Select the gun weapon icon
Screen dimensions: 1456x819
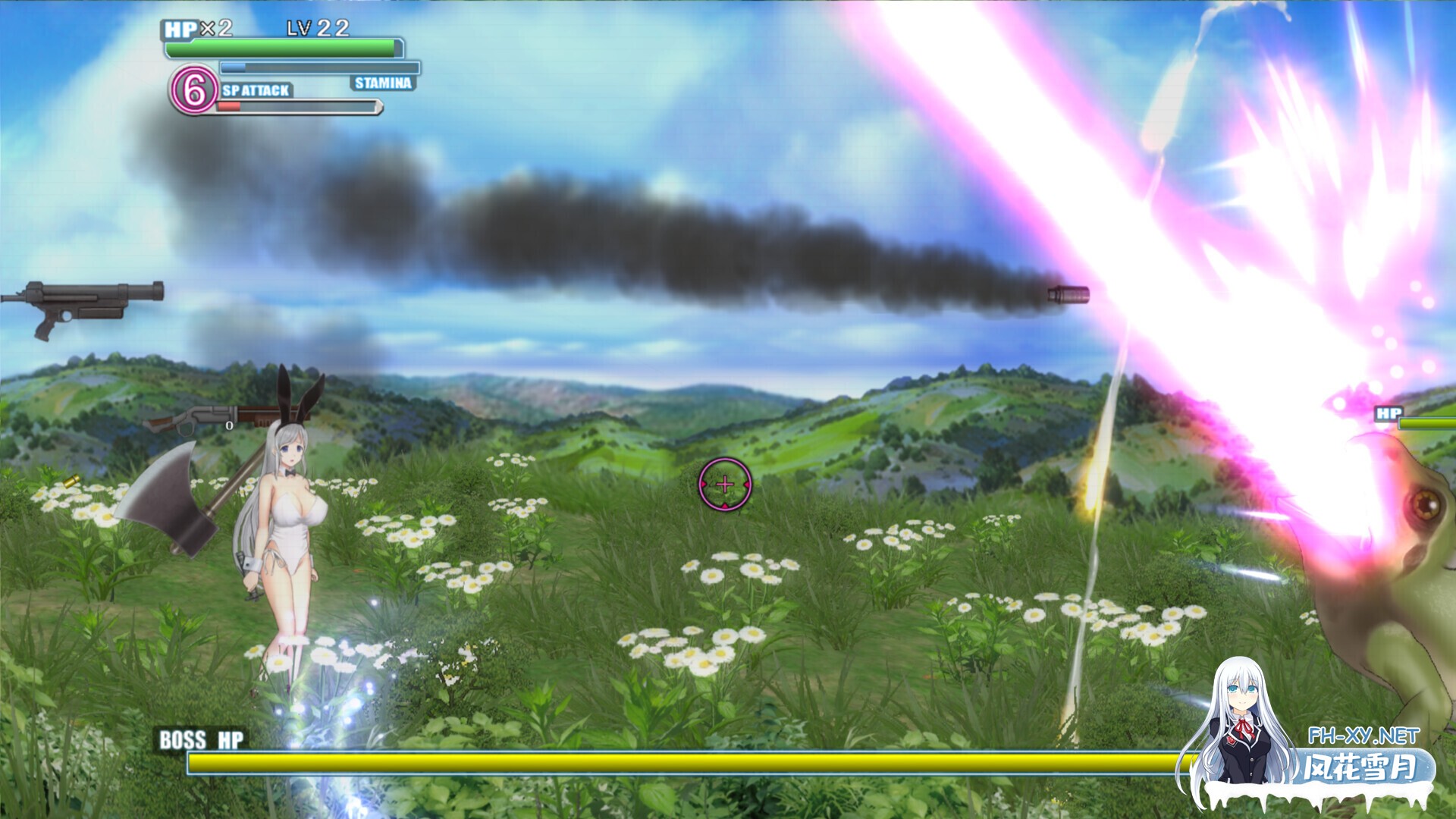[x=82, y=304]
